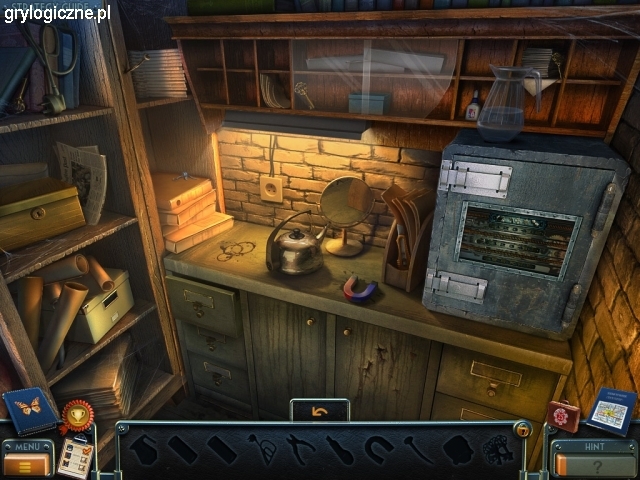Go back with the orange arrow button
Viewport: 640px width, 480px height.
(x=320, y=410)
